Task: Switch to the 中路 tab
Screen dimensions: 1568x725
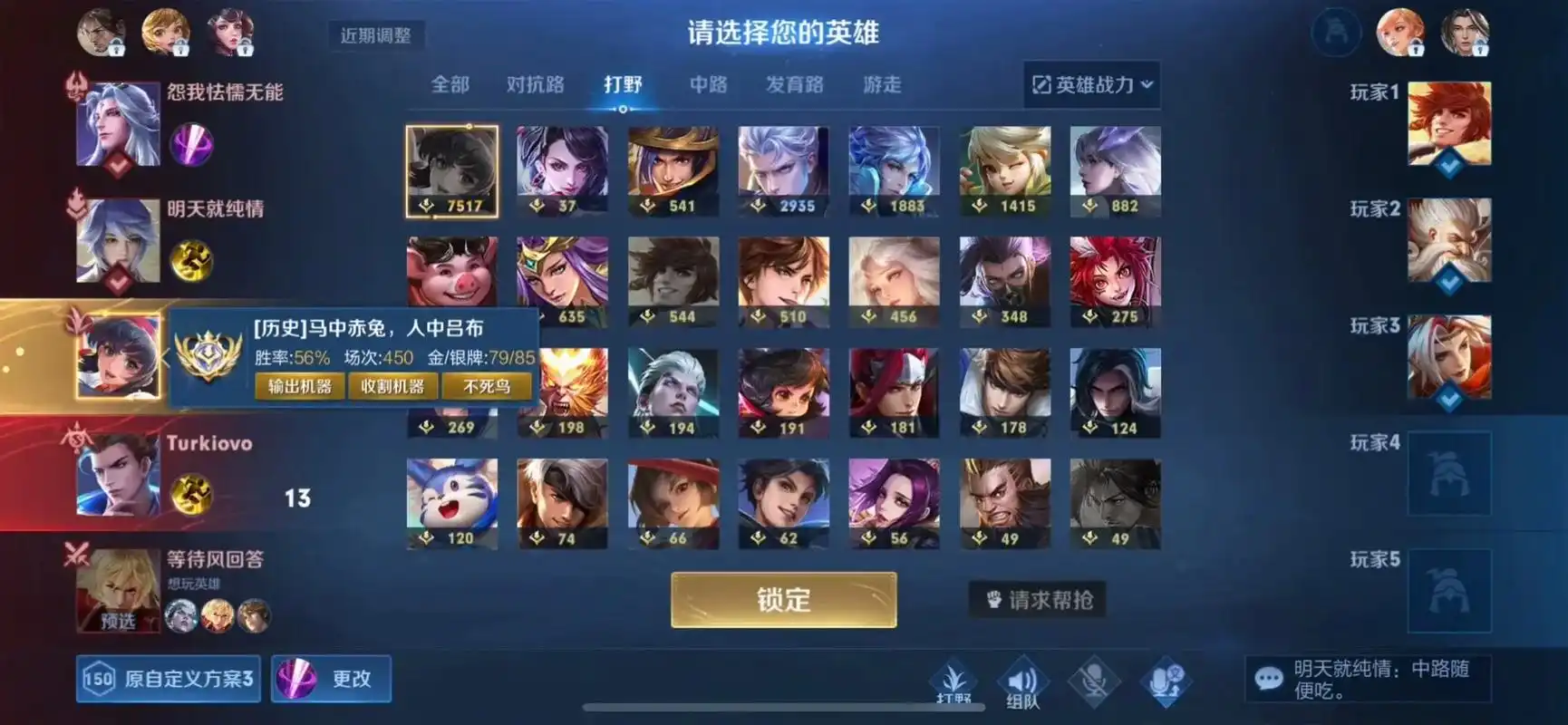Action: coord(708,84)
